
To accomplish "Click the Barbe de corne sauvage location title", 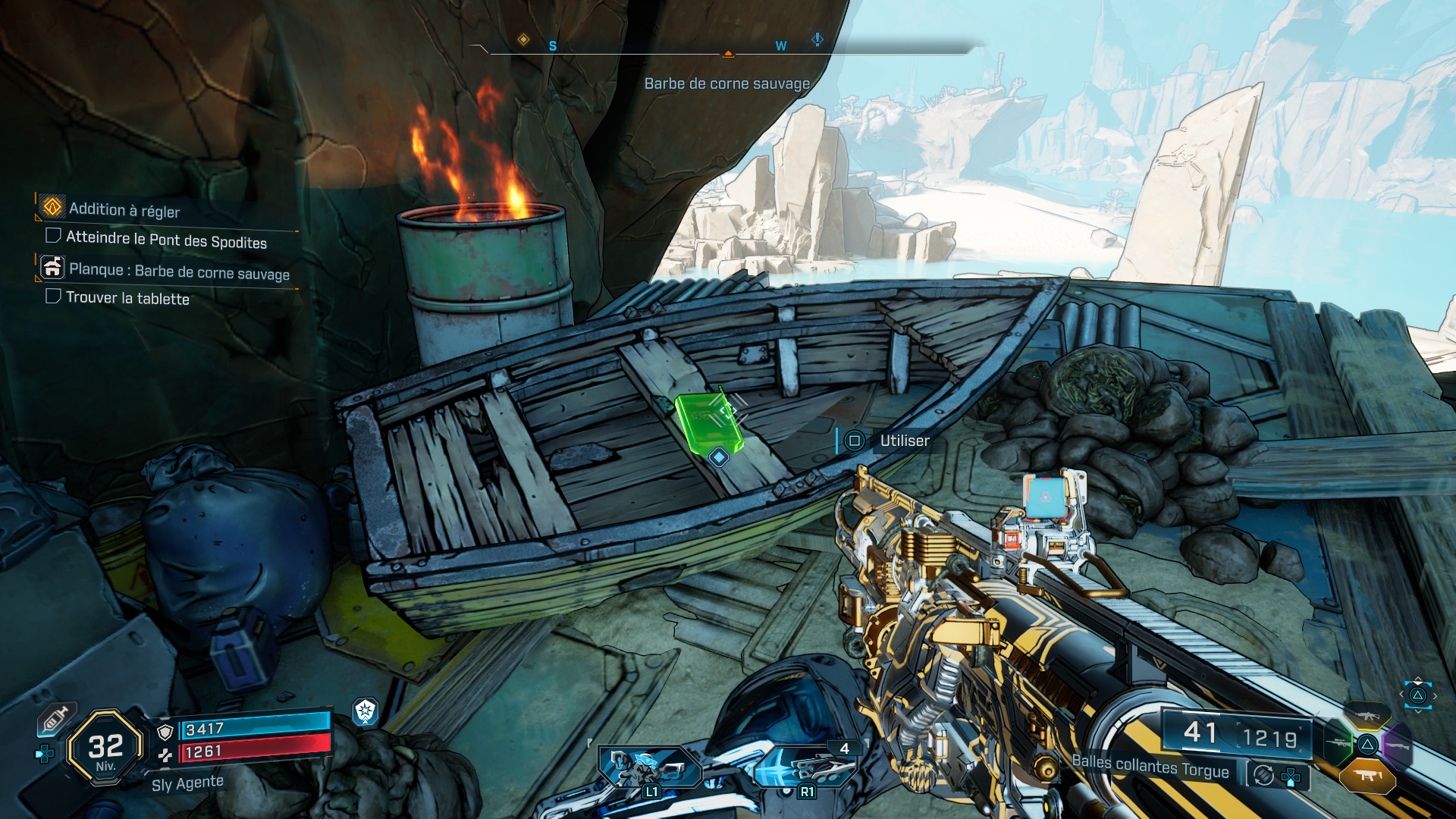I will click(726, 85).
